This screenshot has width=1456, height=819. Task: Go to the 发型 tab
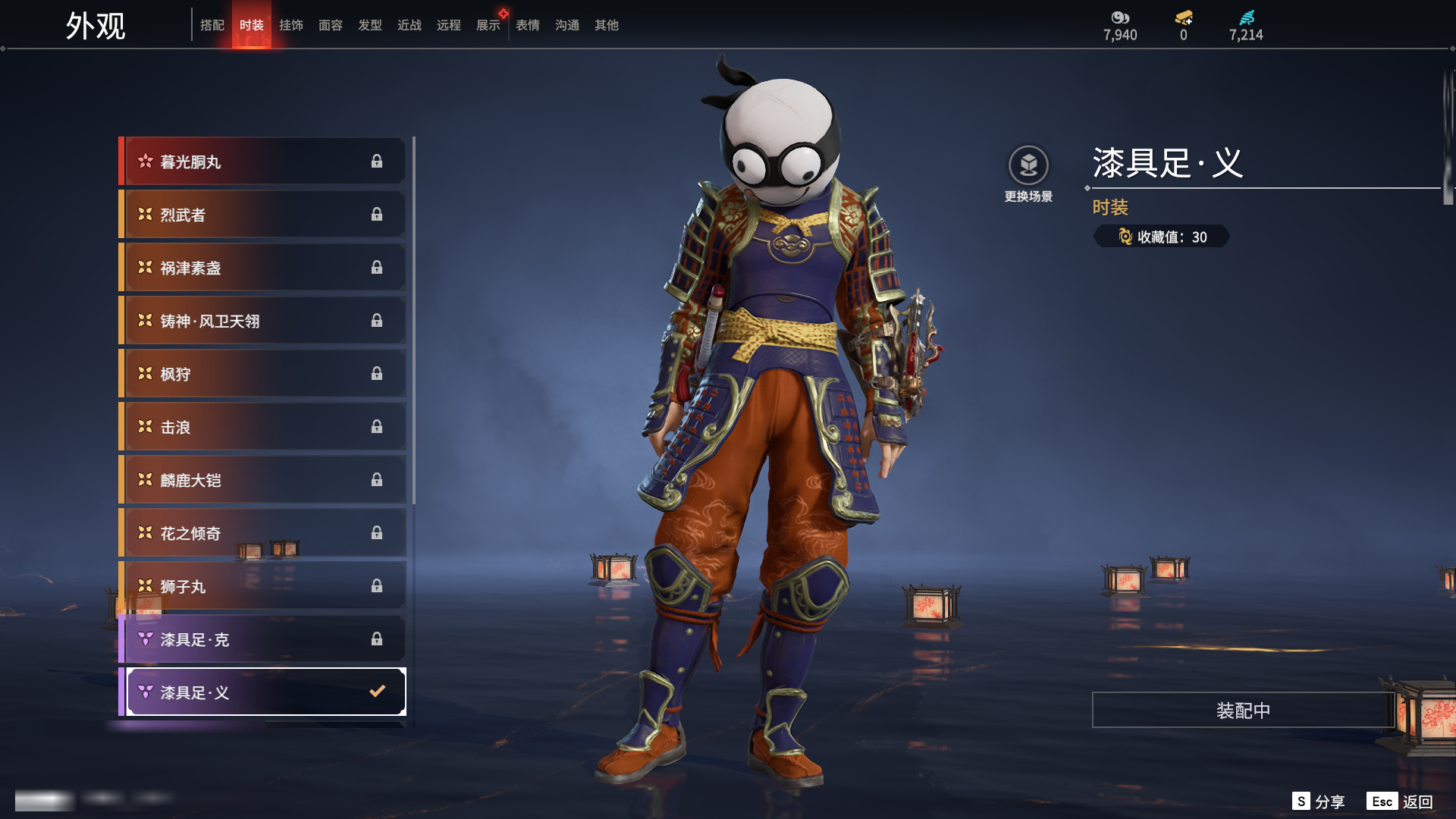click(369, 25)
